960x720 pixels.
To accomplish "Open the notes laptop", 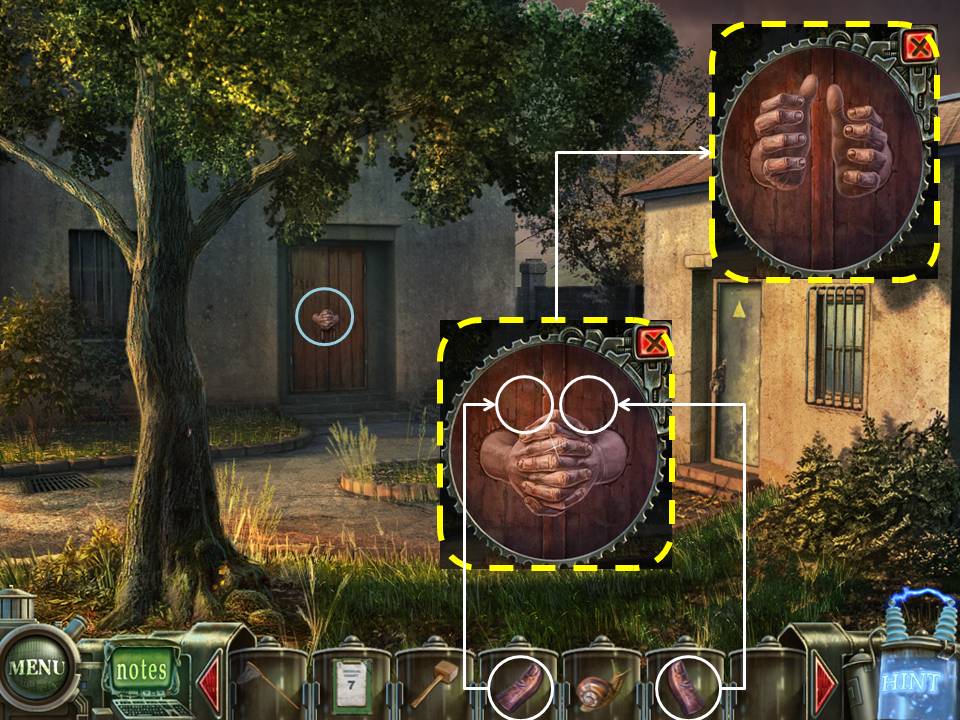I will coord(141,670).
